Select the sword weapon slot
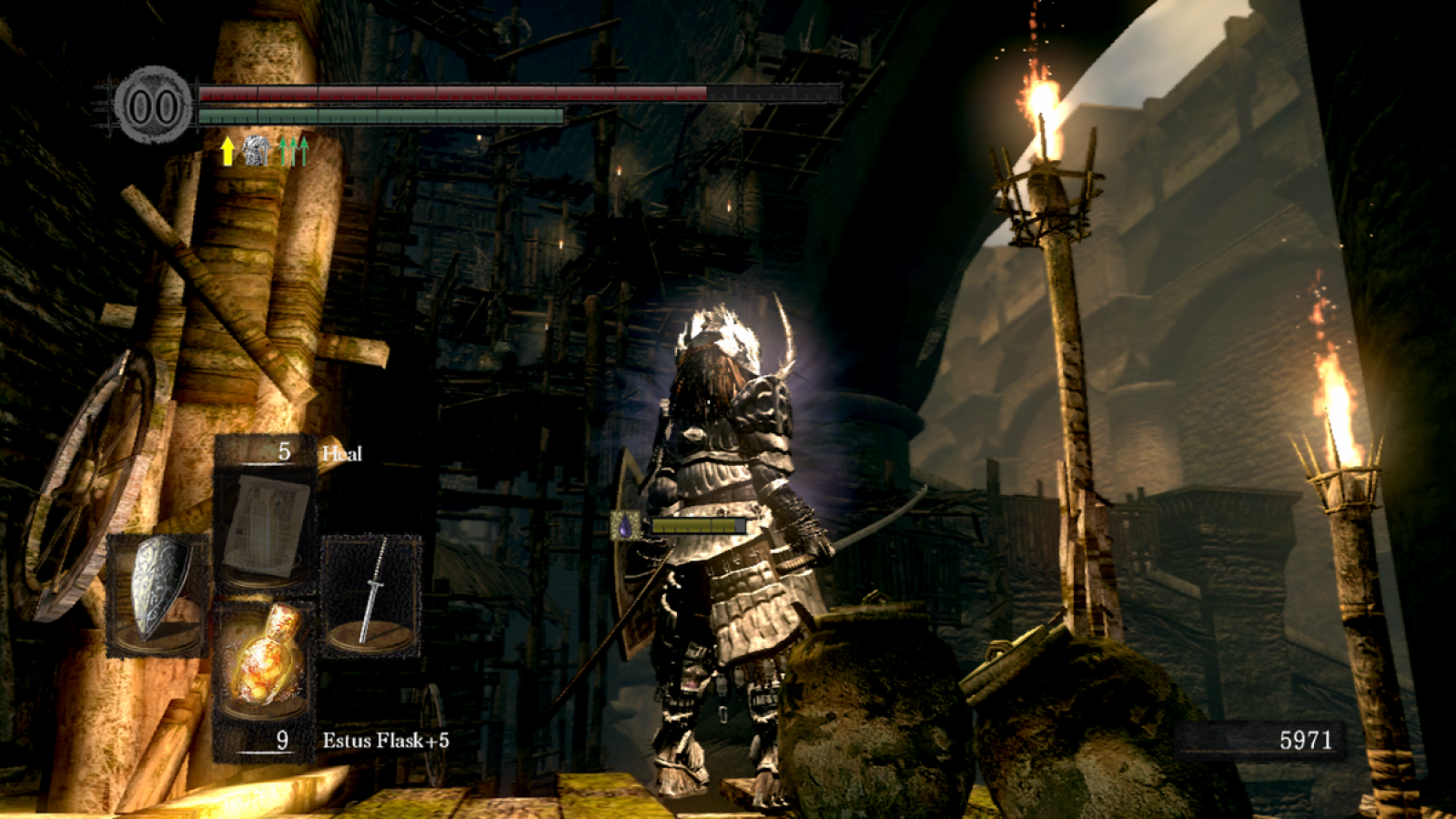Image resolution: width=1456 pixels, height=819 pixels. tap(371, 593)
